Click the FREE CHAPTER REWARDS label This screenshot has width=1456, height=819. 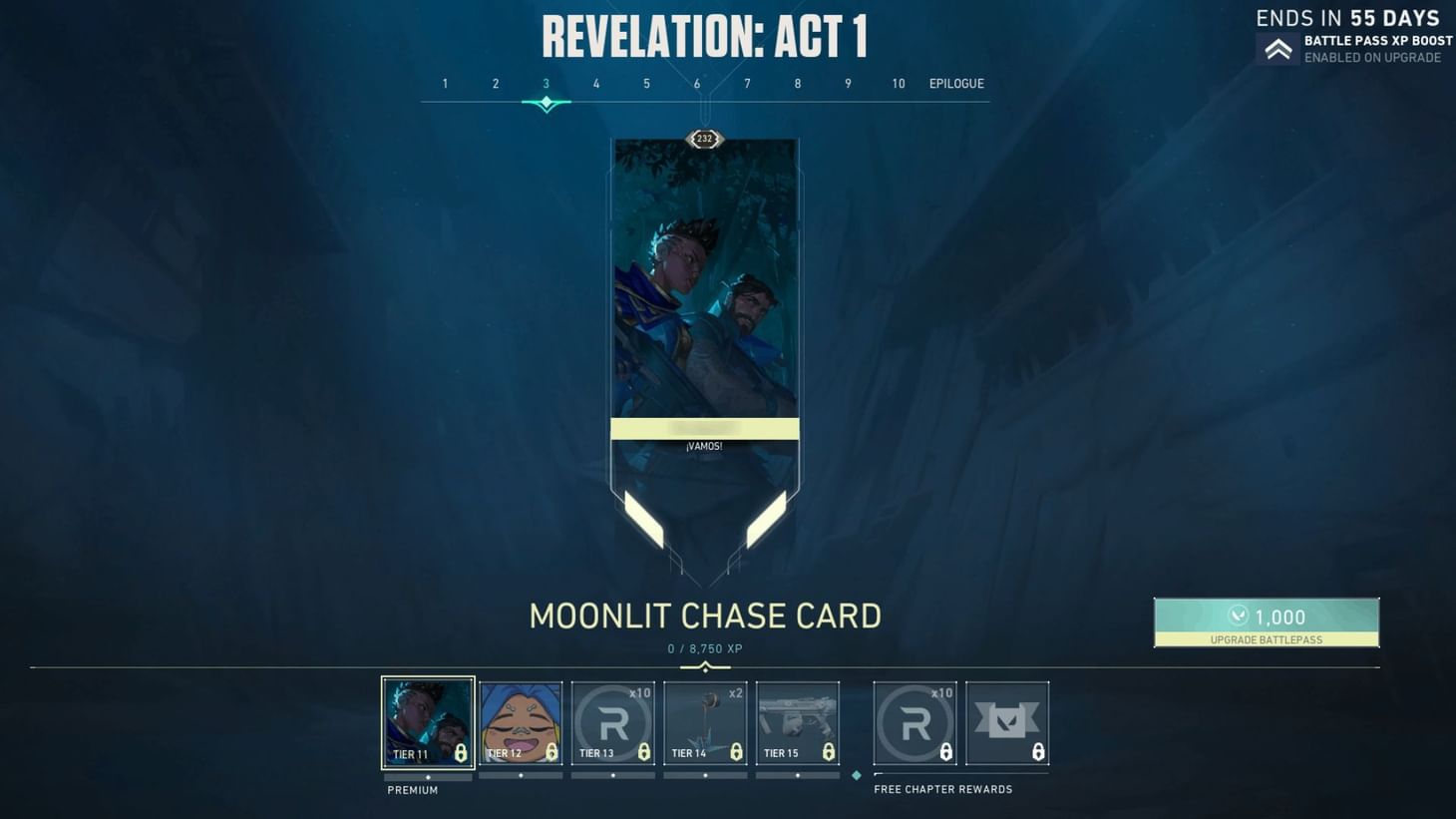tap(941, 788)
